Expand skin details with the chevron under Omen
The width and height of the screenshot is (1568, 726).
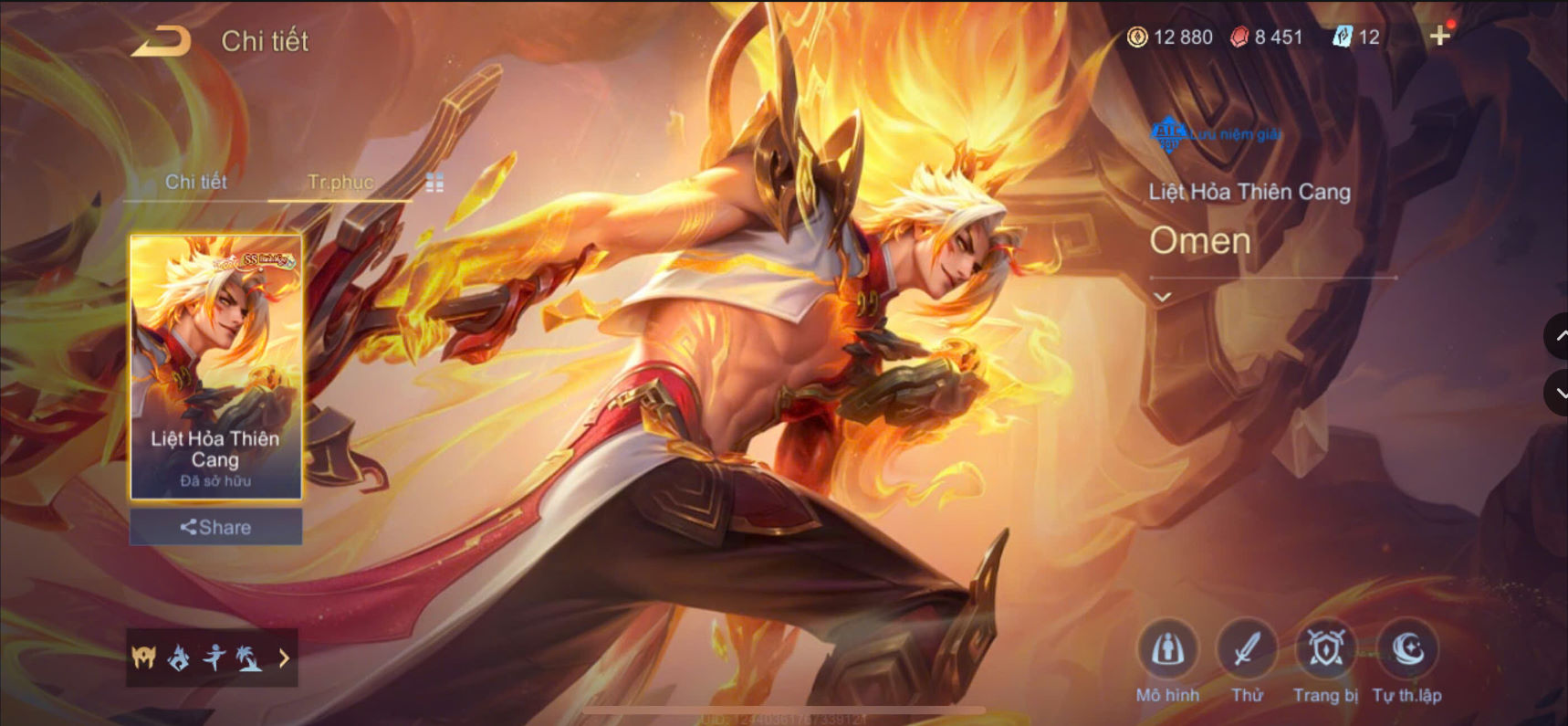tap(1162, 296)
